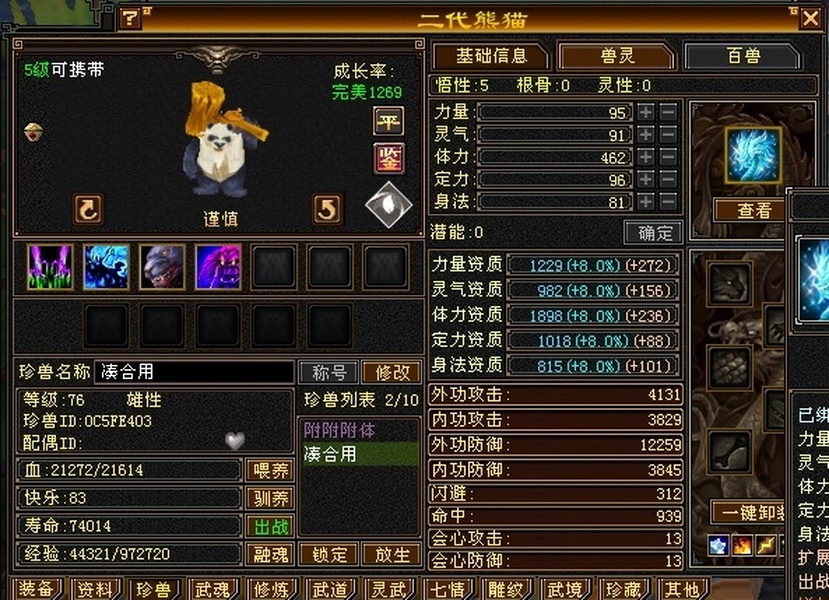829x600 pixels.
Task: Release the pet with 放生
Action: point(391,554)
